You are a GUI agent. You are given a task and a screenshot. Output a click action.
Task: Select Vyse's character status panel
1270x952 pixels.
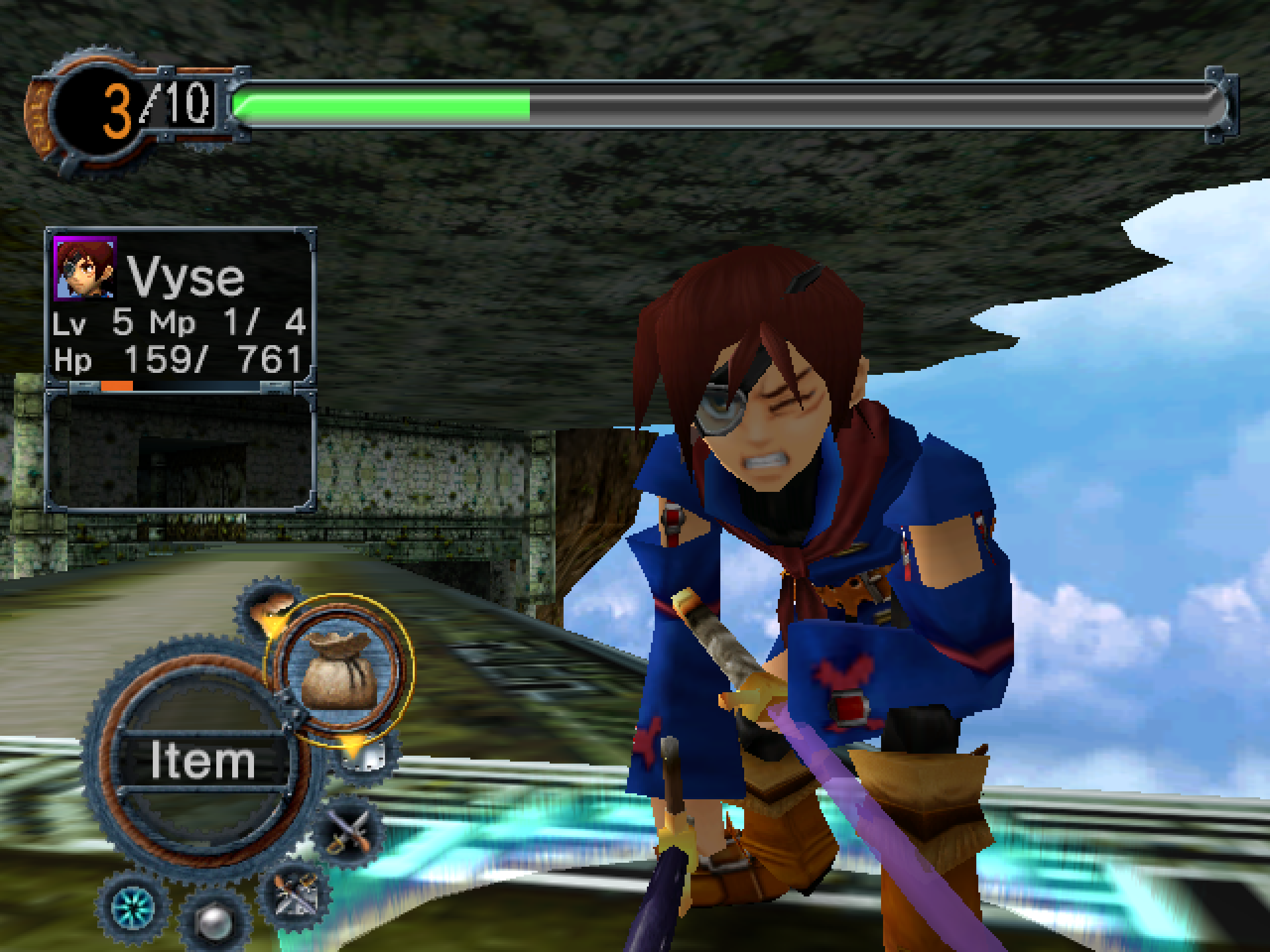pos(180,306)
